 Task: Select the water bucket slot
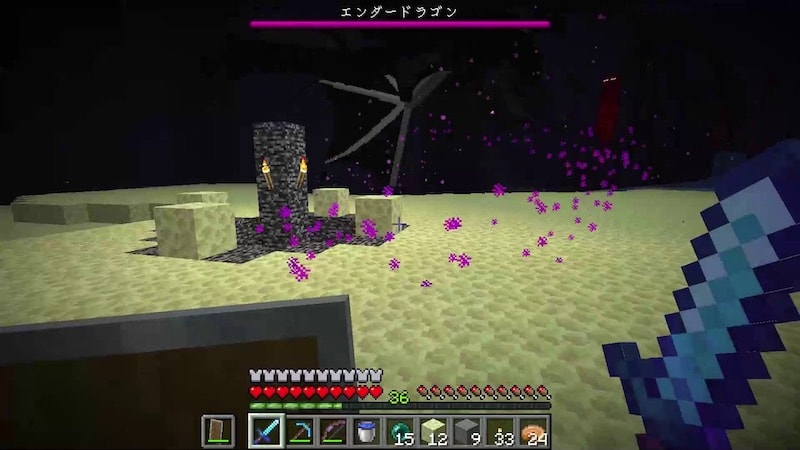click(x=367, y=431)
